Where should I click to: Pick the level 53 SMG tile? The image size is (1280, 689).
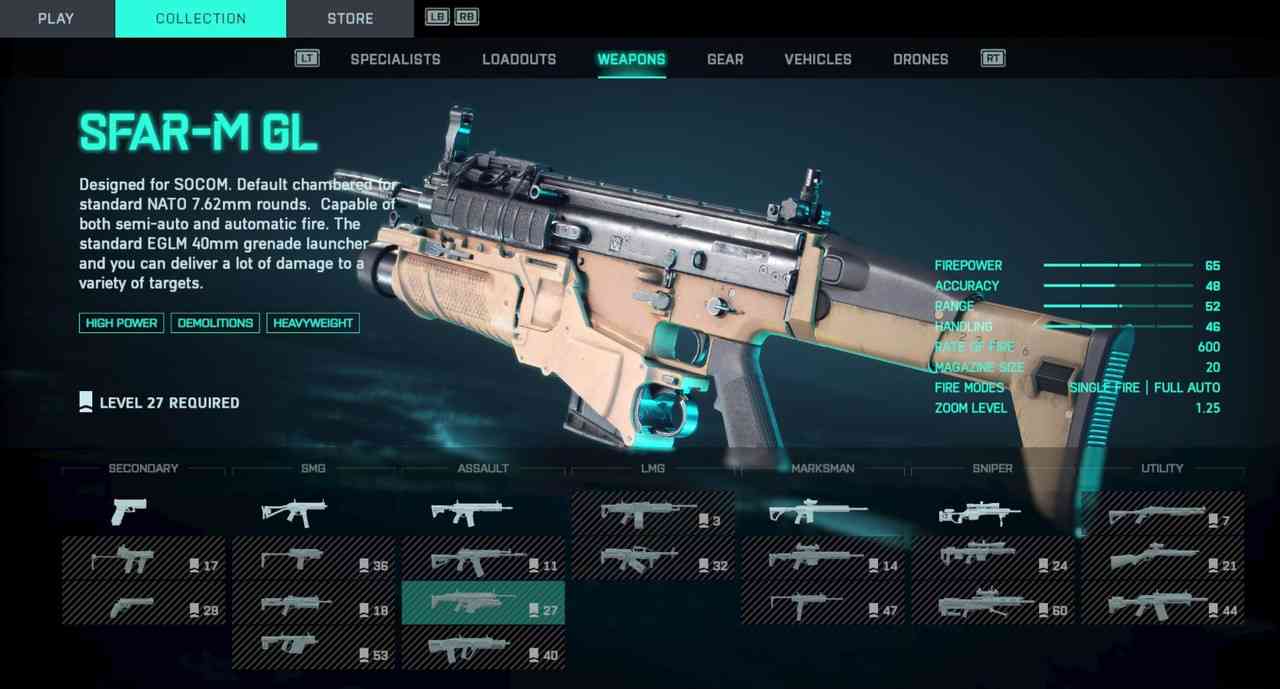[313, 648]
